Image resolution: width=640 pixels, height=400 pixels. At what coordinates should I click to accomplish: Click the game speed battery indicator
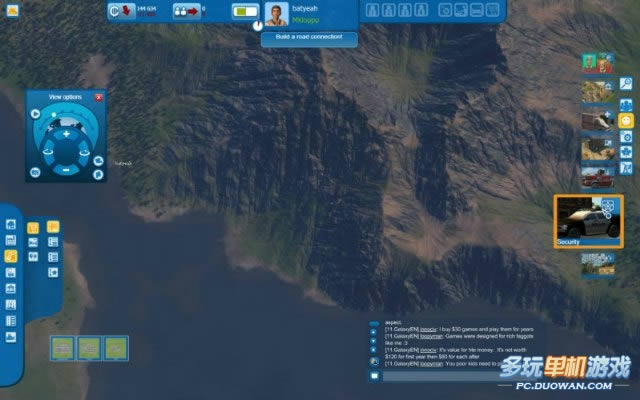[x=246, y=12]
